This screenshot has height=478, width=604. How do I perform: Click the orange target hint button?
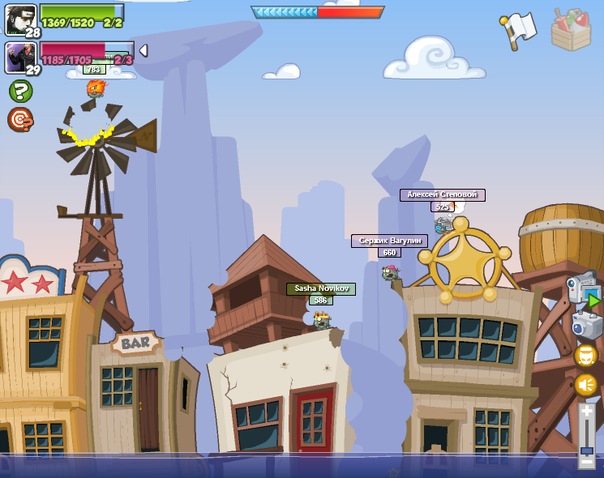point(19,120)
